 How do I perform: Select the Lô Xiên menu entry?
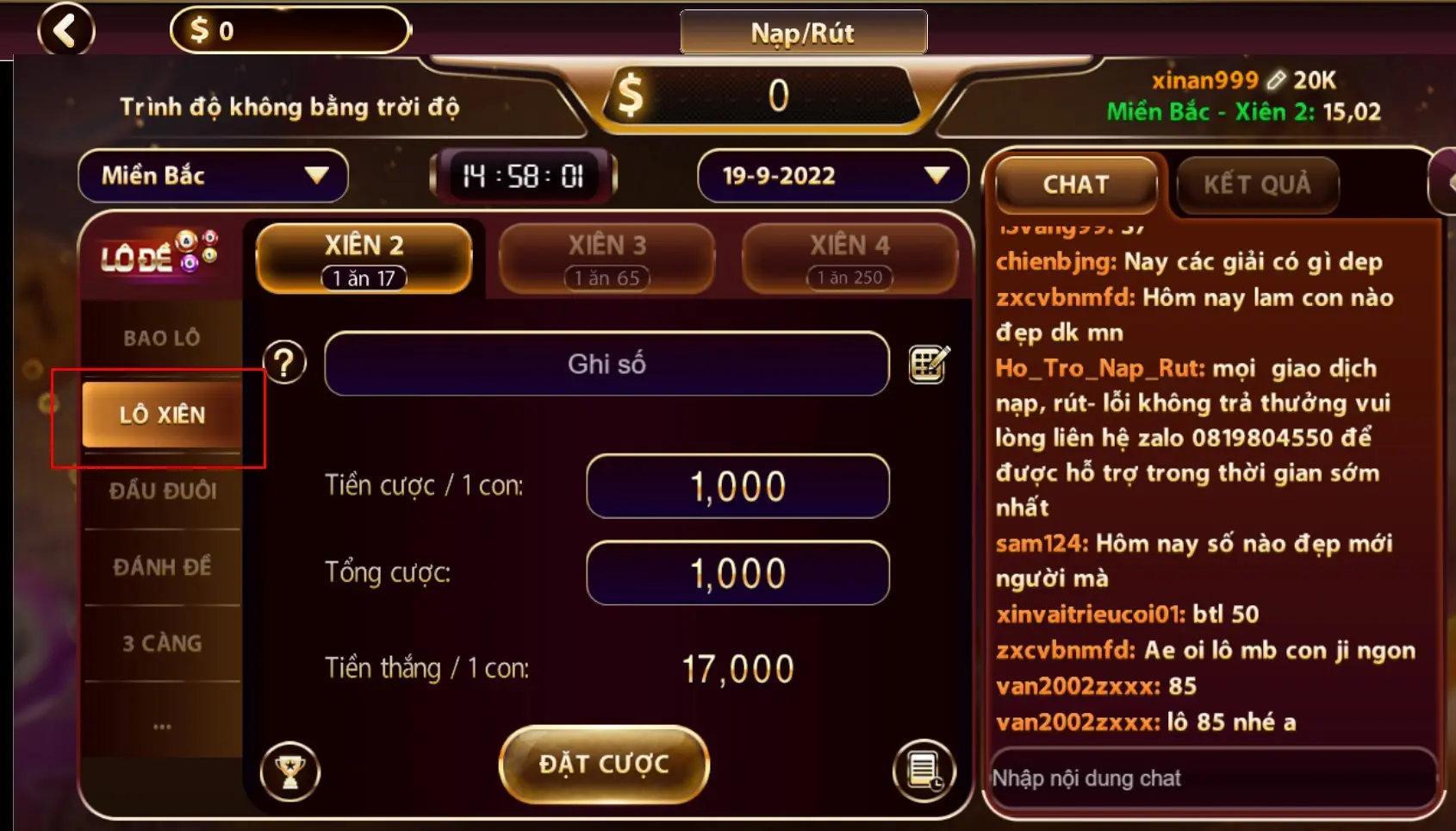tap(162, 415)
